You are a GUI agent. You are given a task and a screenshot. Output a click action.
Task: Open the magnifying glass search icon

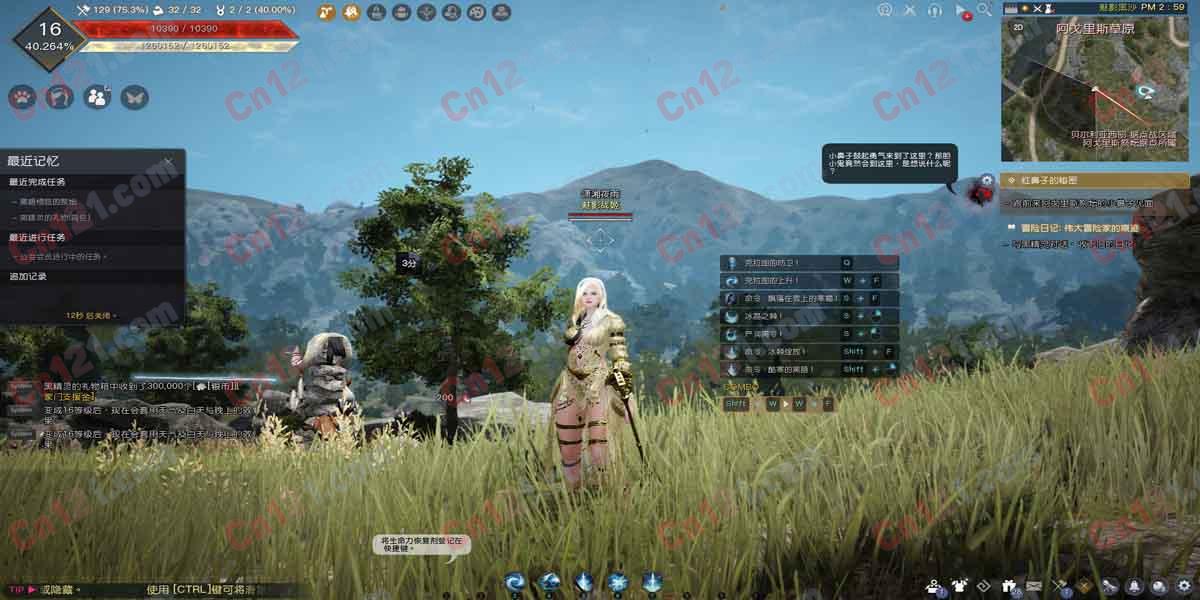pos(985,10)
